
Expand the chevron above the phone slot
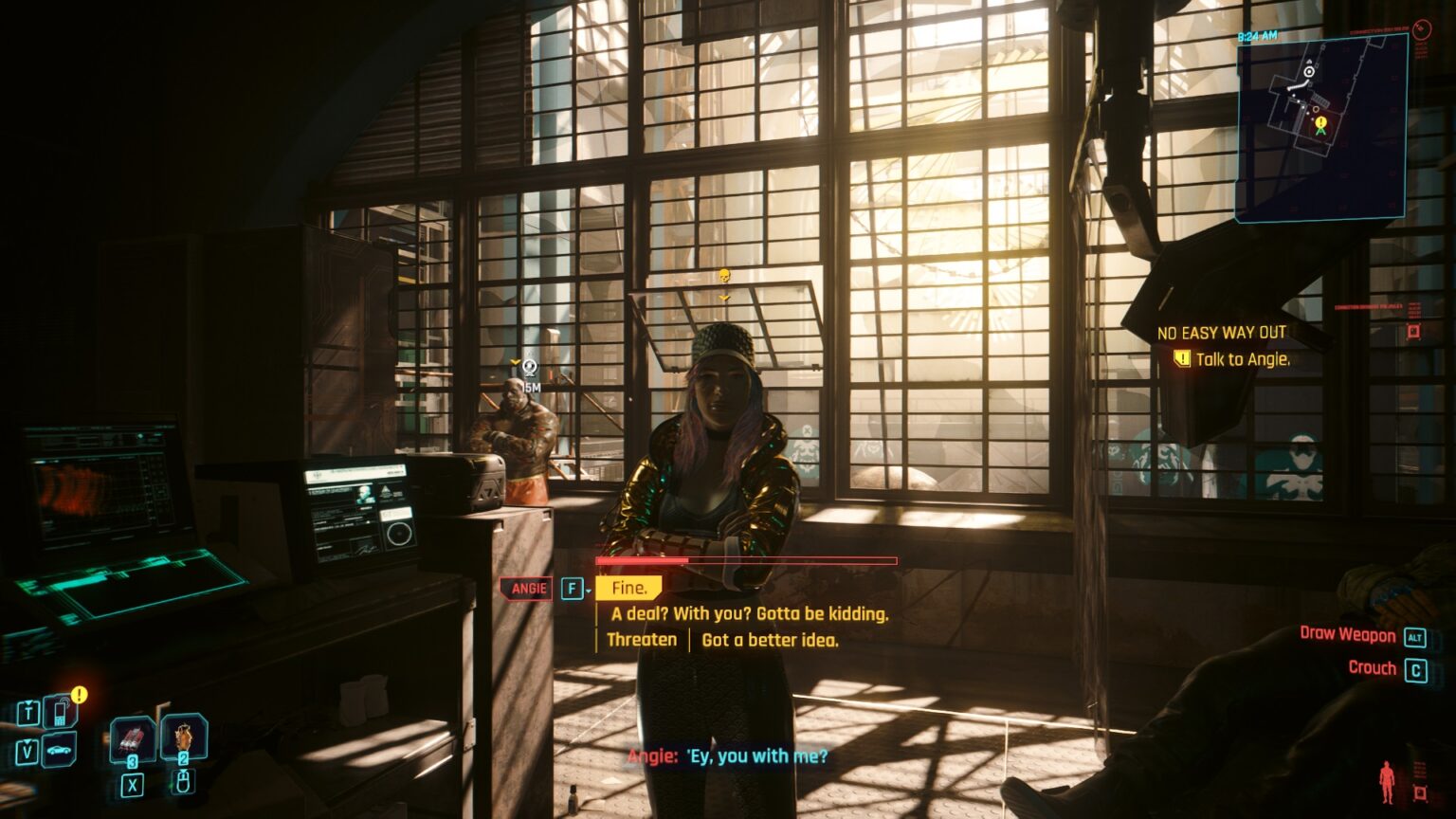29,702
